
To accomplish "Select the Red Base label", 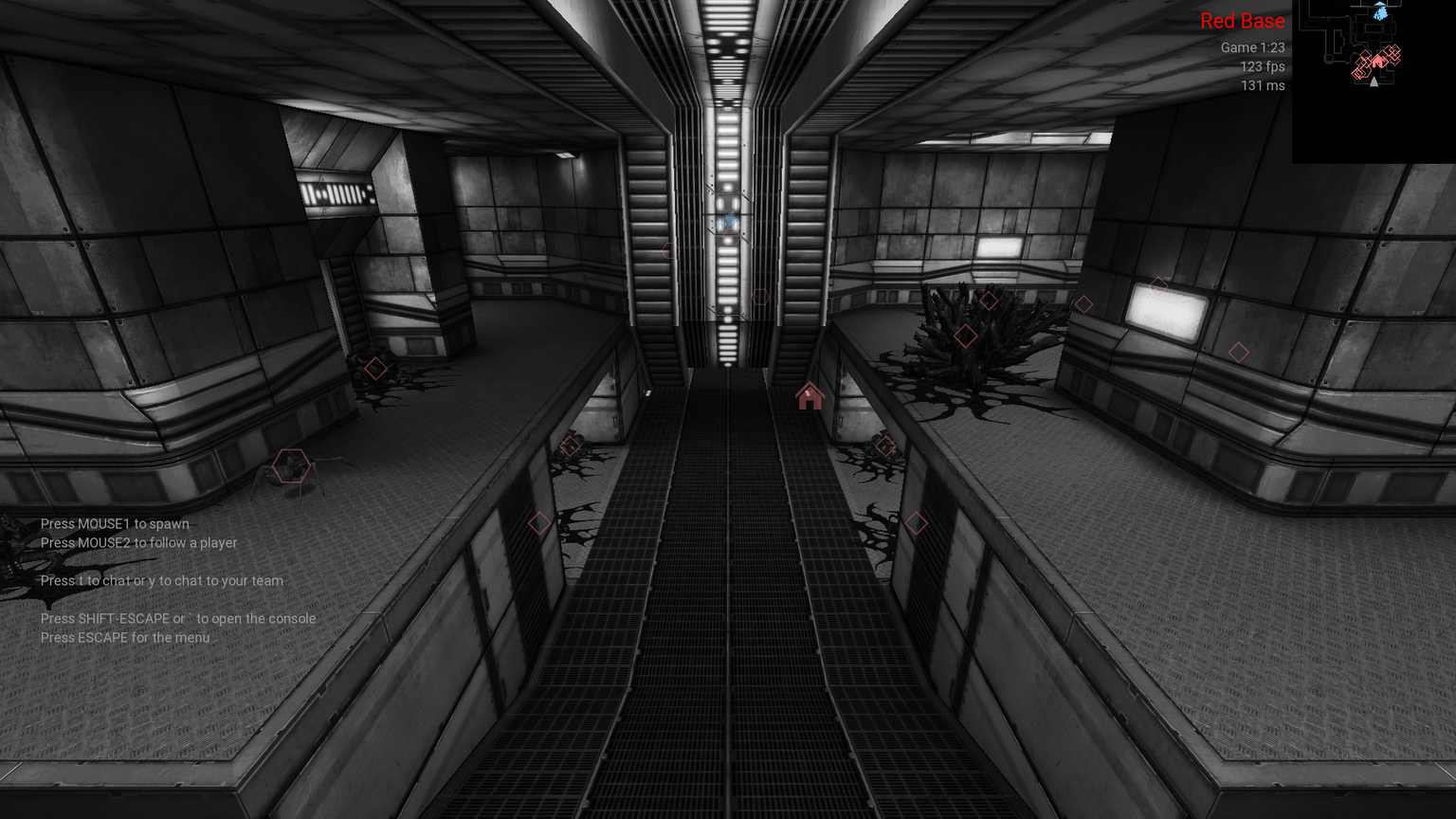I will click(x=1242, y=21).
